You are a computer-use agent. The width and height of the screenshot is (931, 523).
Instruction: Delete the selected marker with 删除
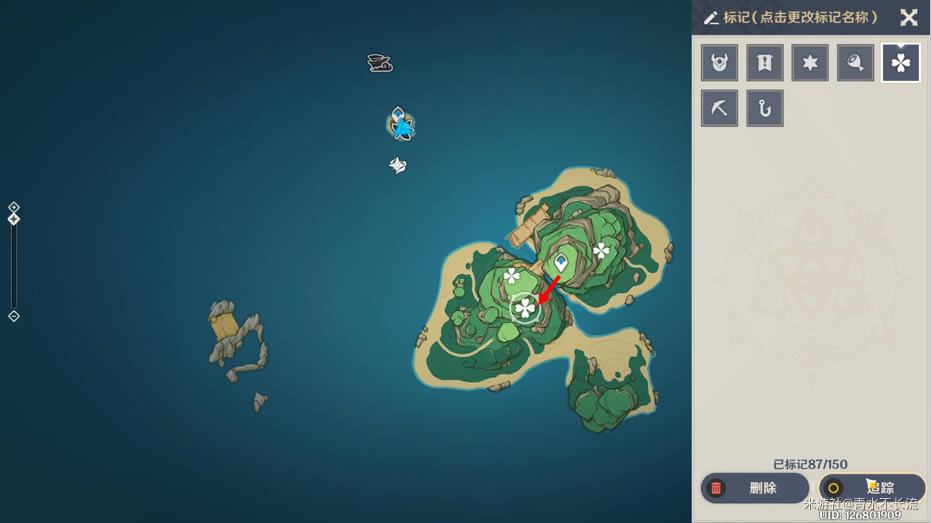click(x=754, y=488)
